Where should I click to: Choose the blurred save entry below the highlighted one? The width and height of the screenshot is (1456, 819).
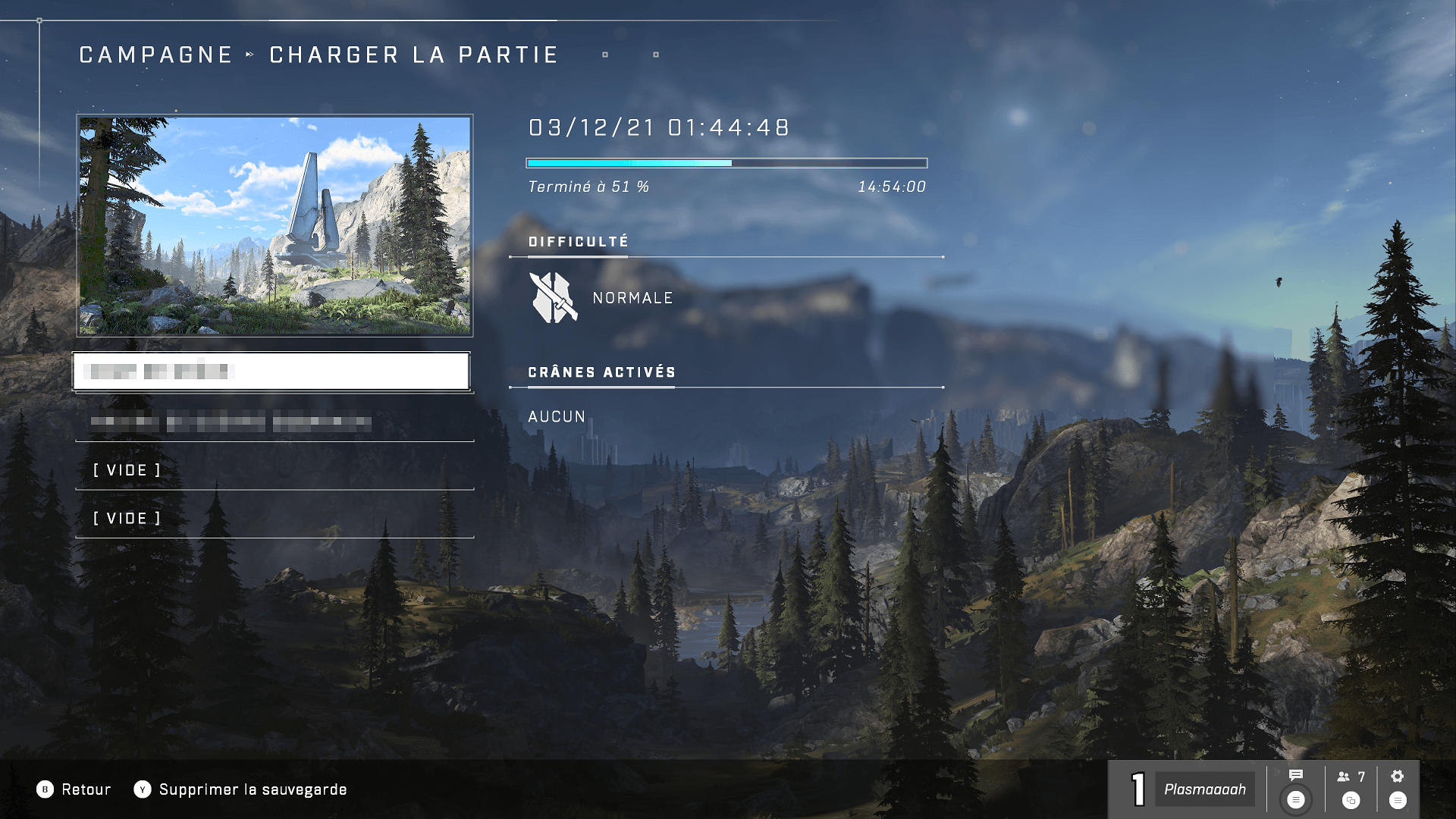pyautogui.click(x=275, y=422)
